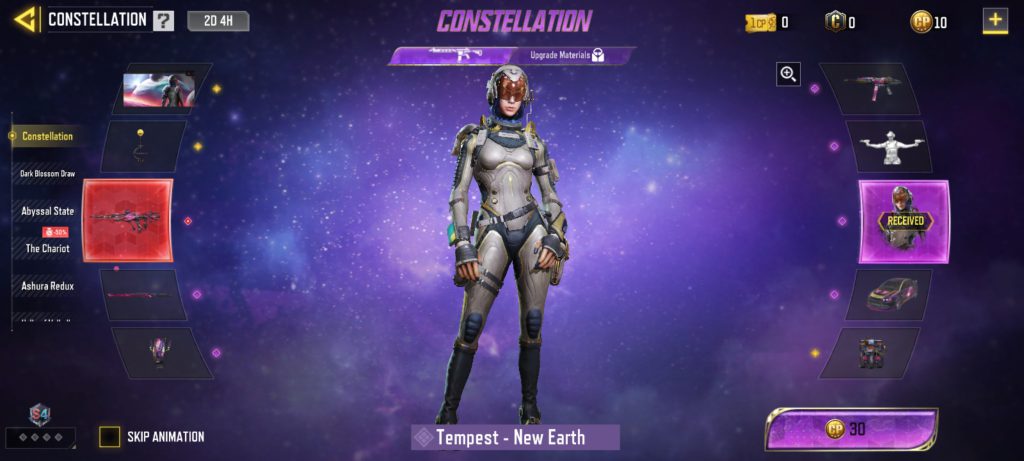This screenshot has width=1024, height=461.
Task: Open the Dark Blossom Draw entry
Action: (x=48, y=173)
